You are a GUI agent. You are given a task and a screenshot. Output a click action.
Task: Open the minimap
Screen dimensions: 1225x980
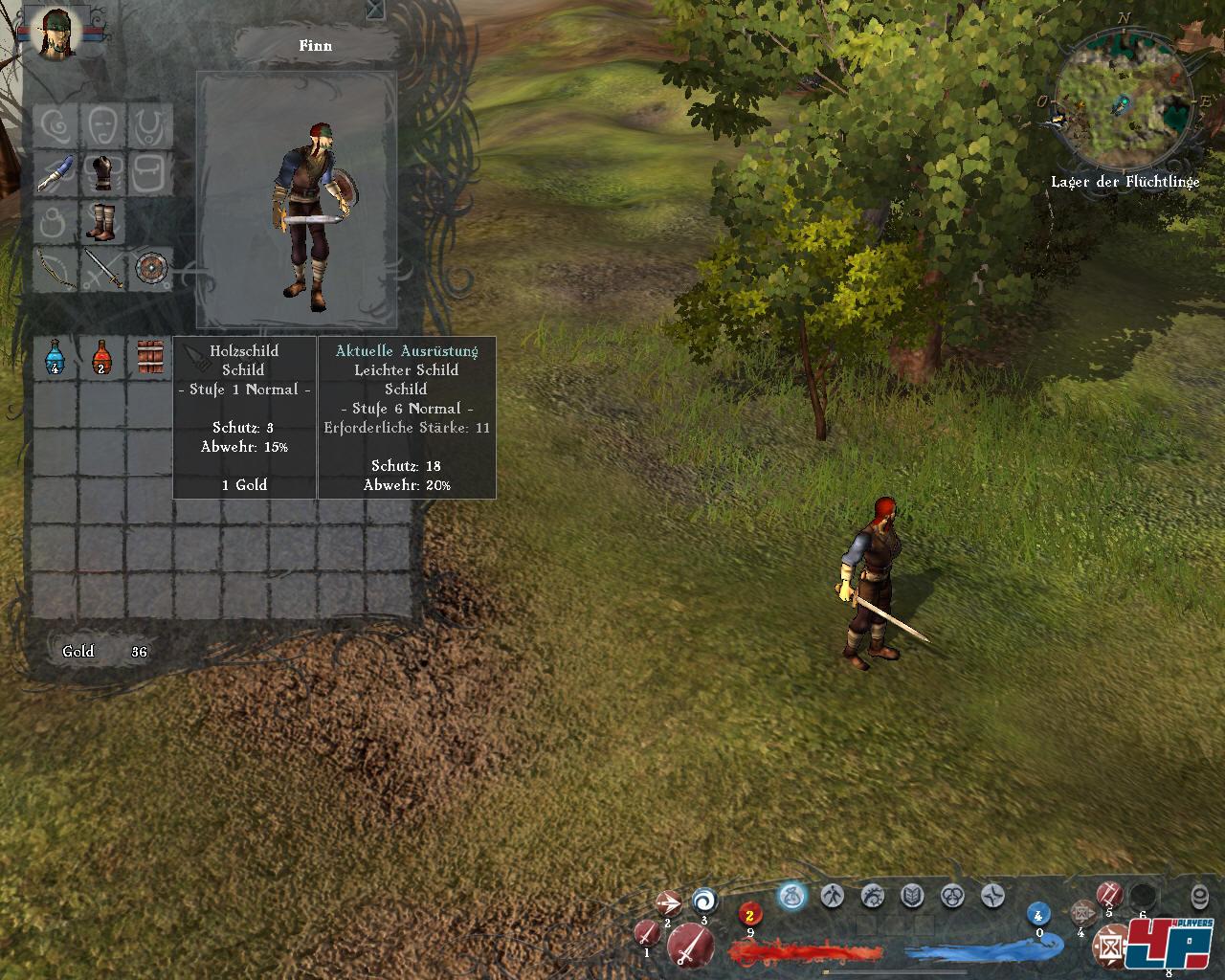click(x=1124, y=102)
